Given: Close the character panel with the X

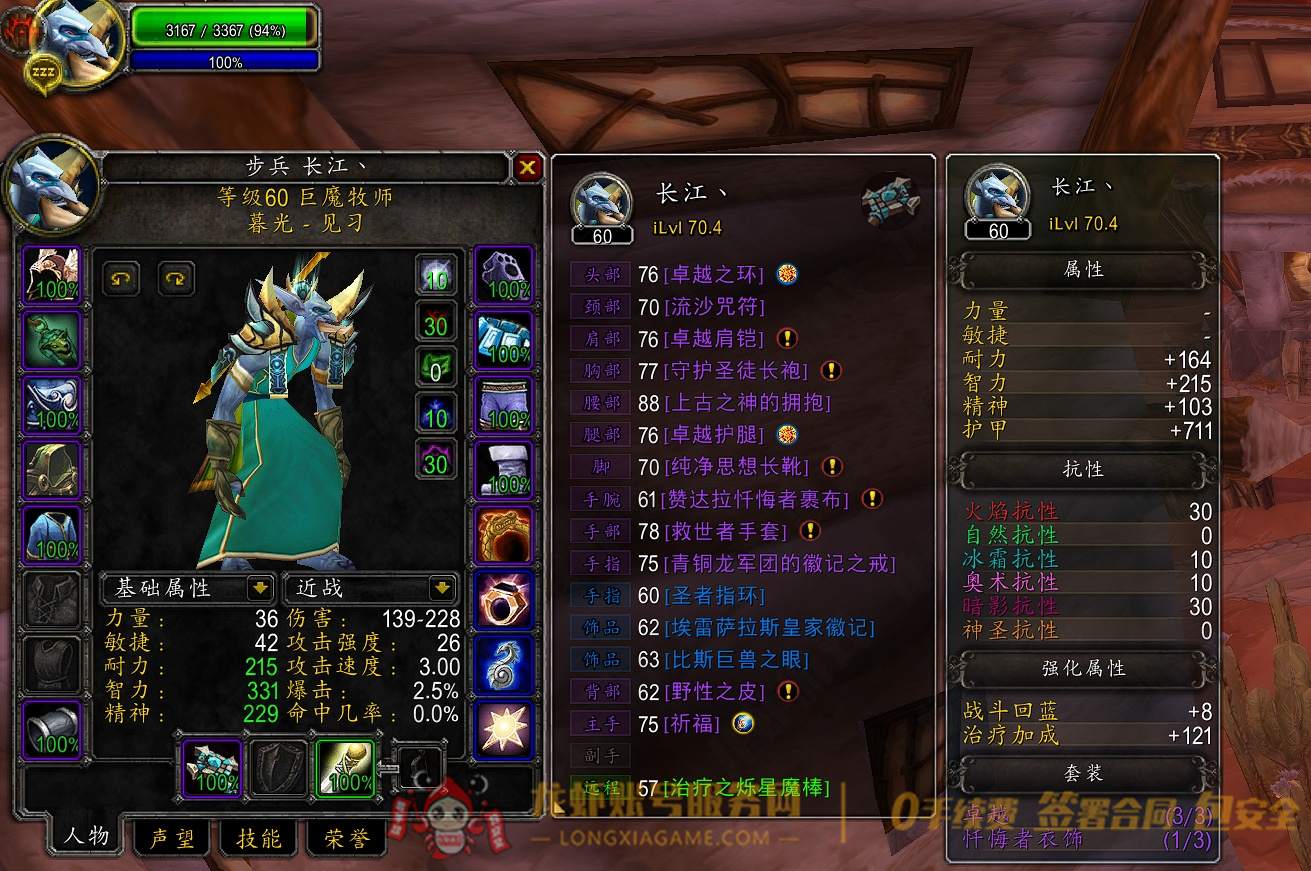Looking at the screenshot, I should click(528, 168).
